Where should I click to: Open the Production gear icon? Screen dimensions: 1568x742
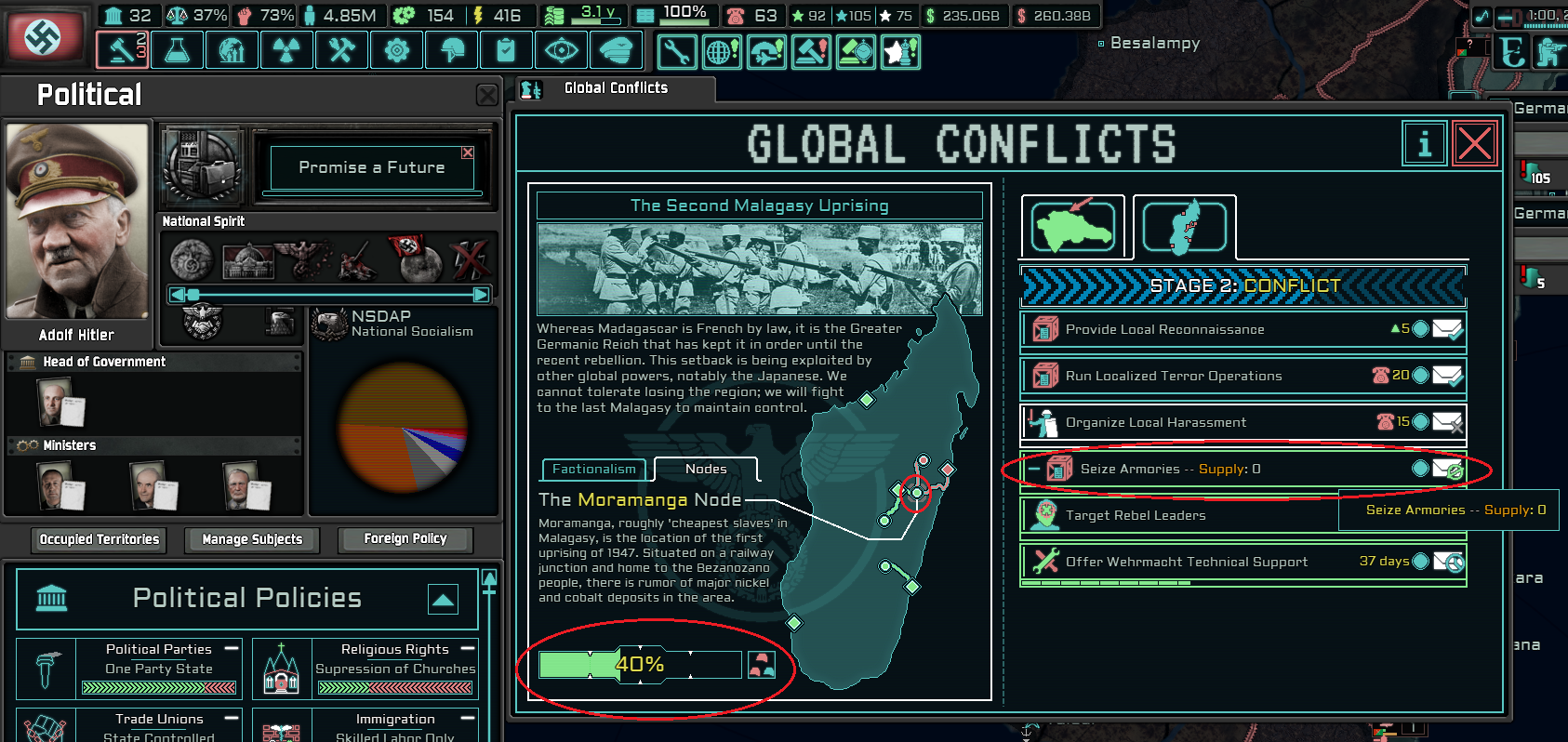[x=396, y=49]
